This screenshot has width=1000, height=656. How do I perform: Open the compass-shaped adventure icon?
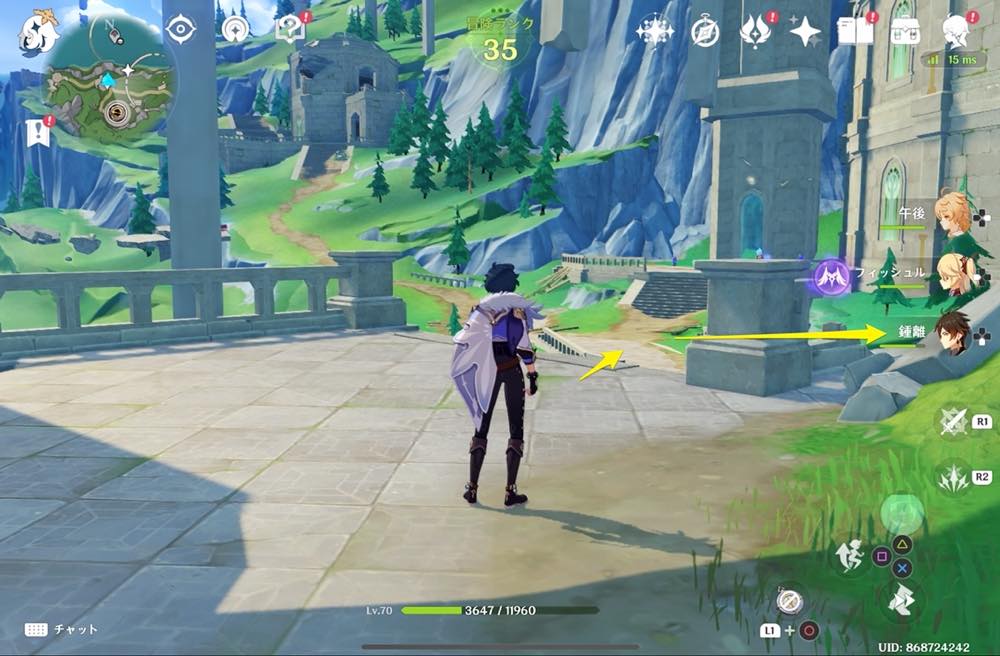click(705, 32)
